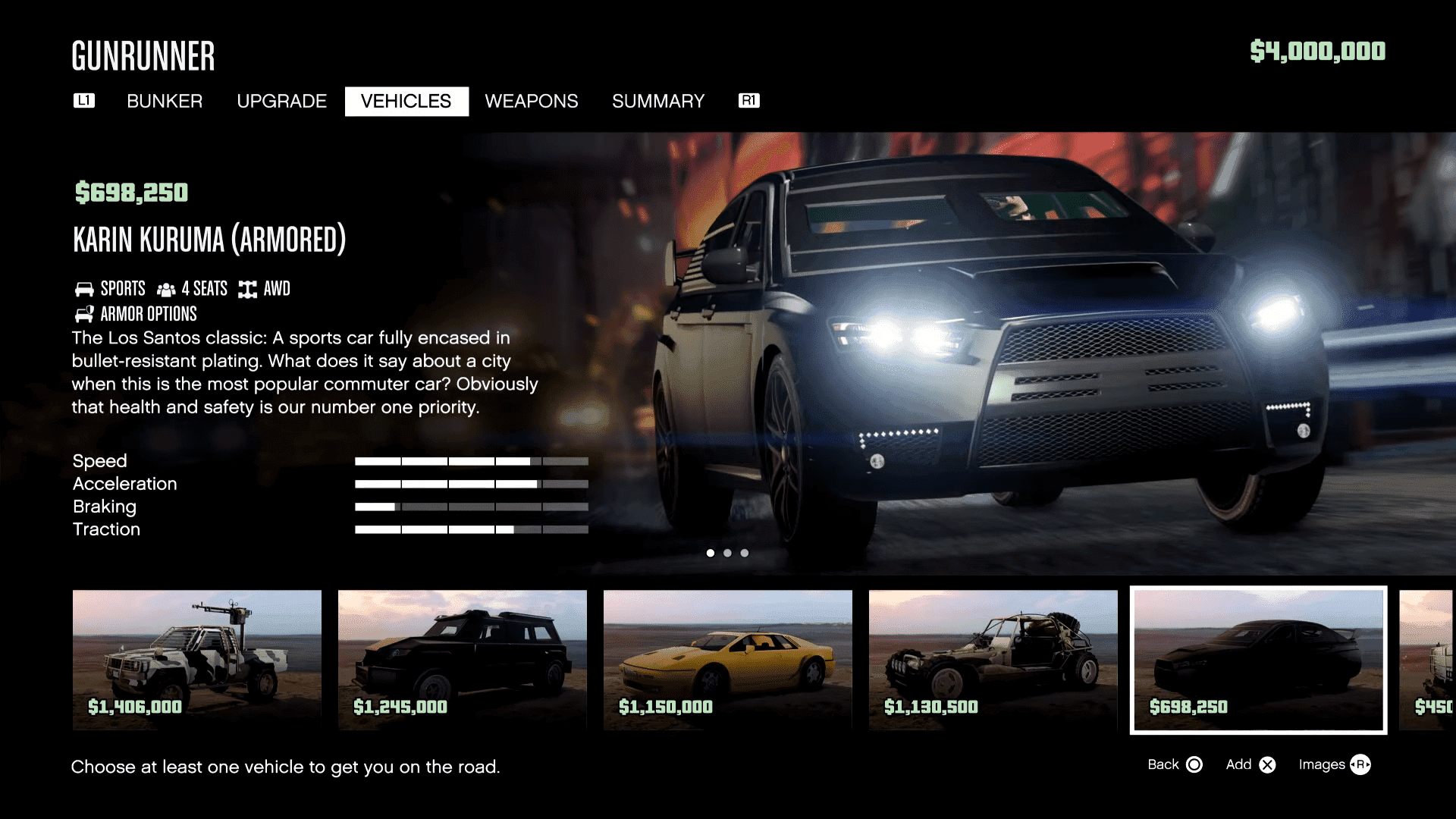This screenshot has width=1456, height=819.
Task: Switch to the BUNKER tab
Action: pyautogui.click(x=165, y=101)
